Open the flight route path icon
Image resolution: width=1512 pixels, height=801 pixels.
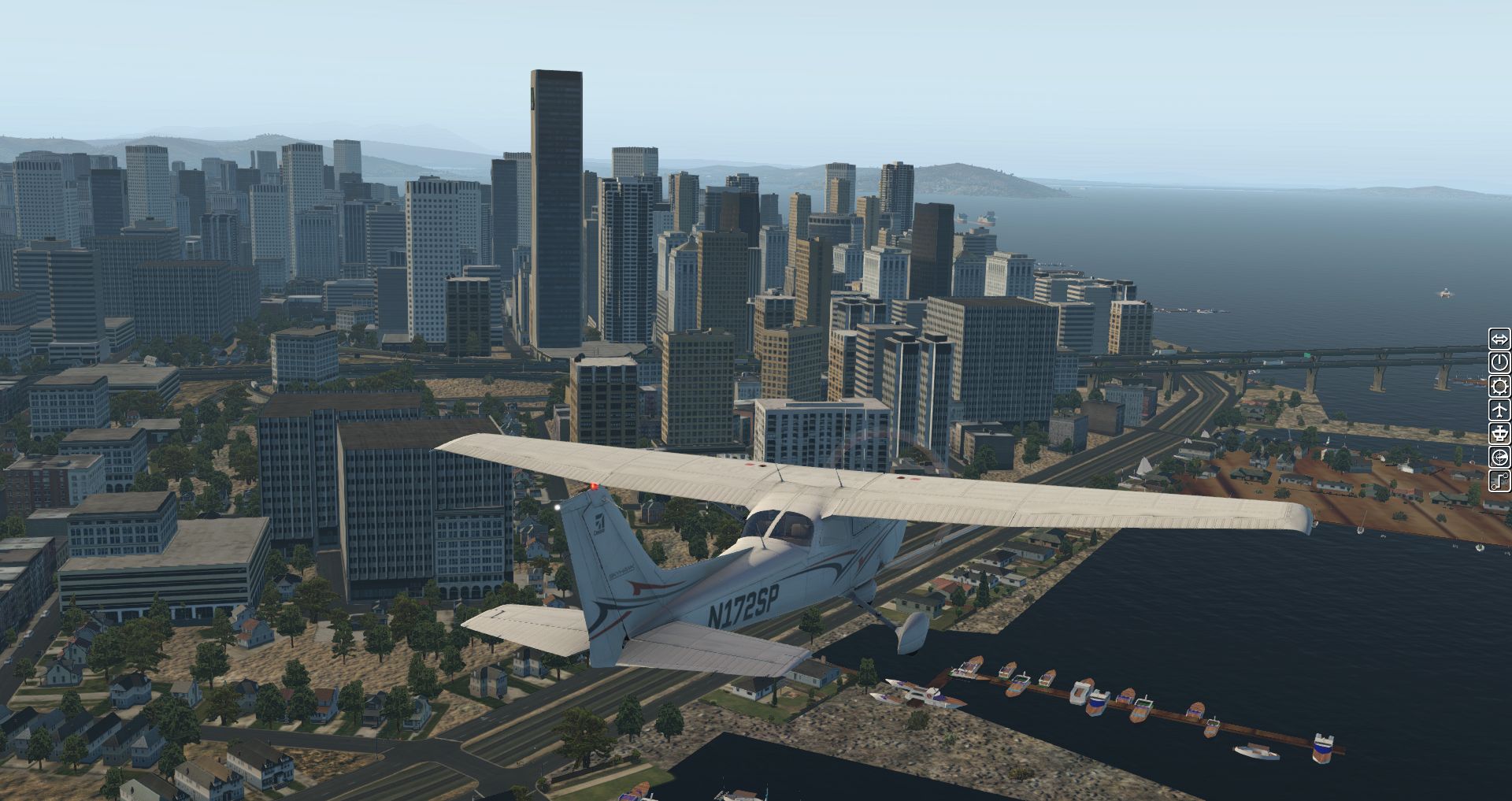1499,480
